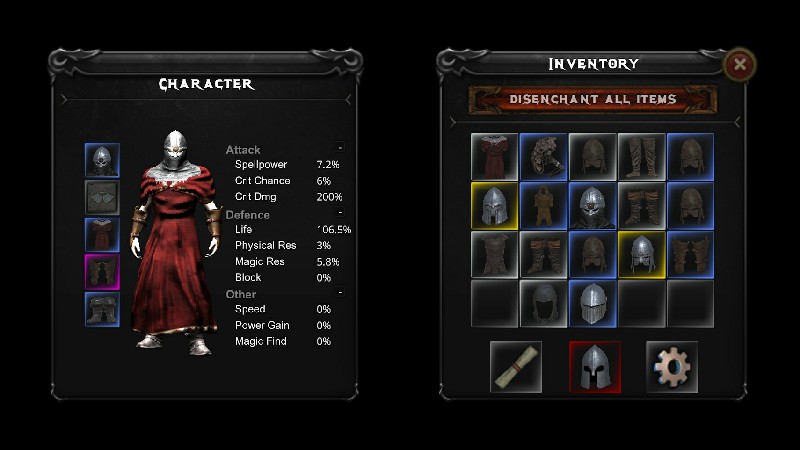Viewport: 800px width, 450px height.
Task: Open the gear settings tab
Action: [x=672, y=366]
